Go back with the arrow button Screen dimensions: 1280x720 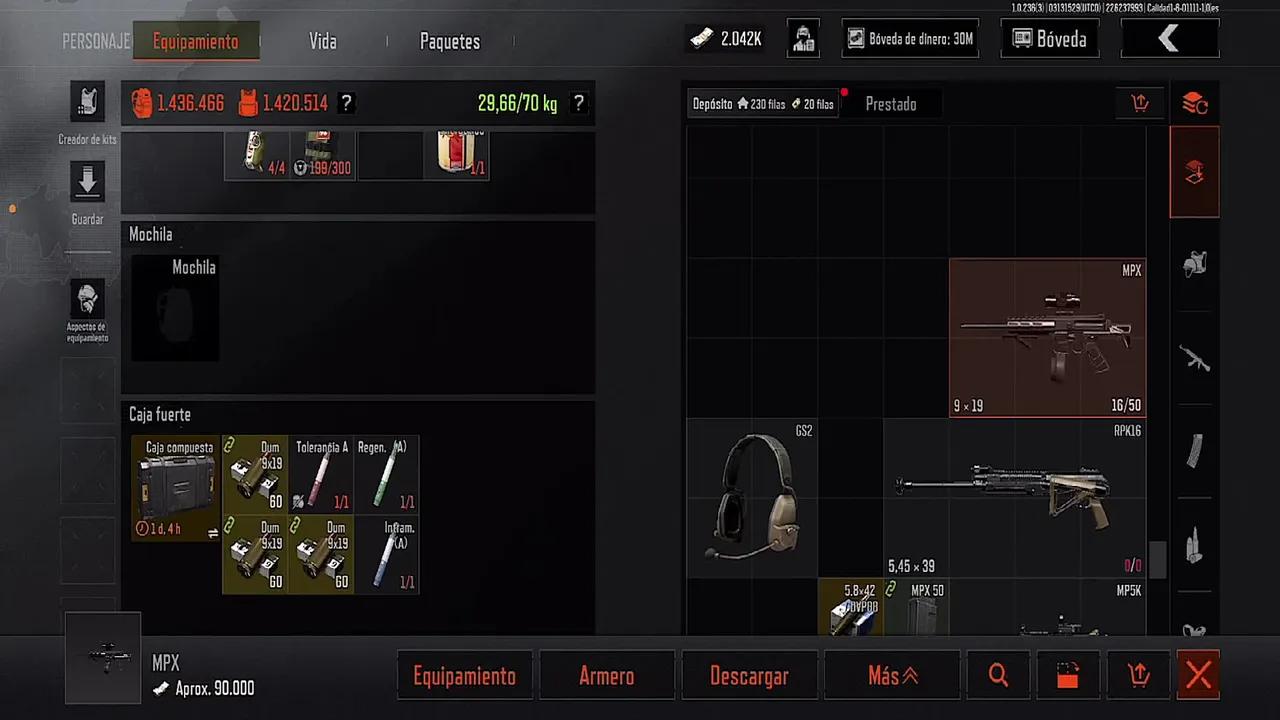click(1169, 39)
